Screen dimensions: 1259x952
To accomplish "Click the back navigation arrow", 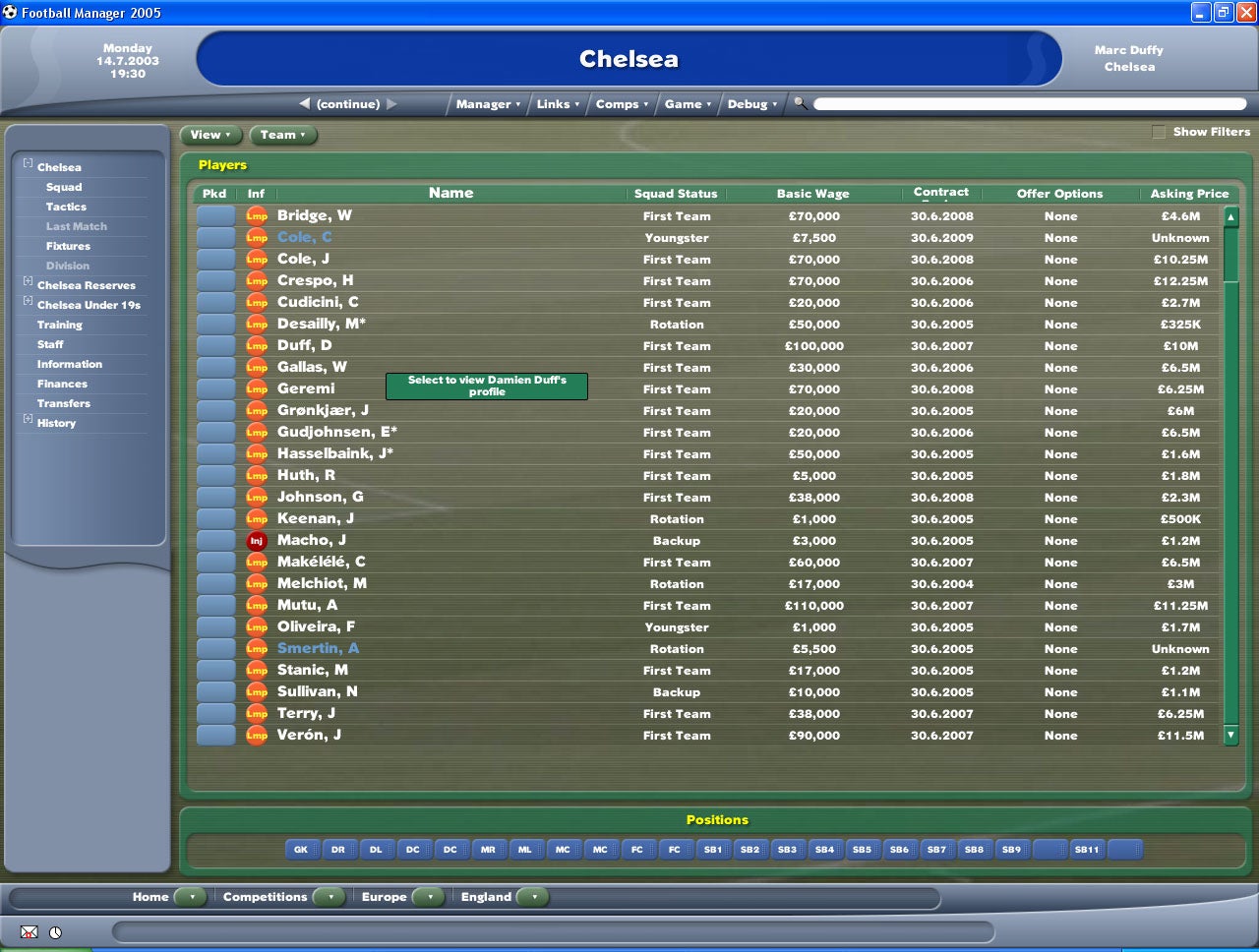I will pos(304,103).
